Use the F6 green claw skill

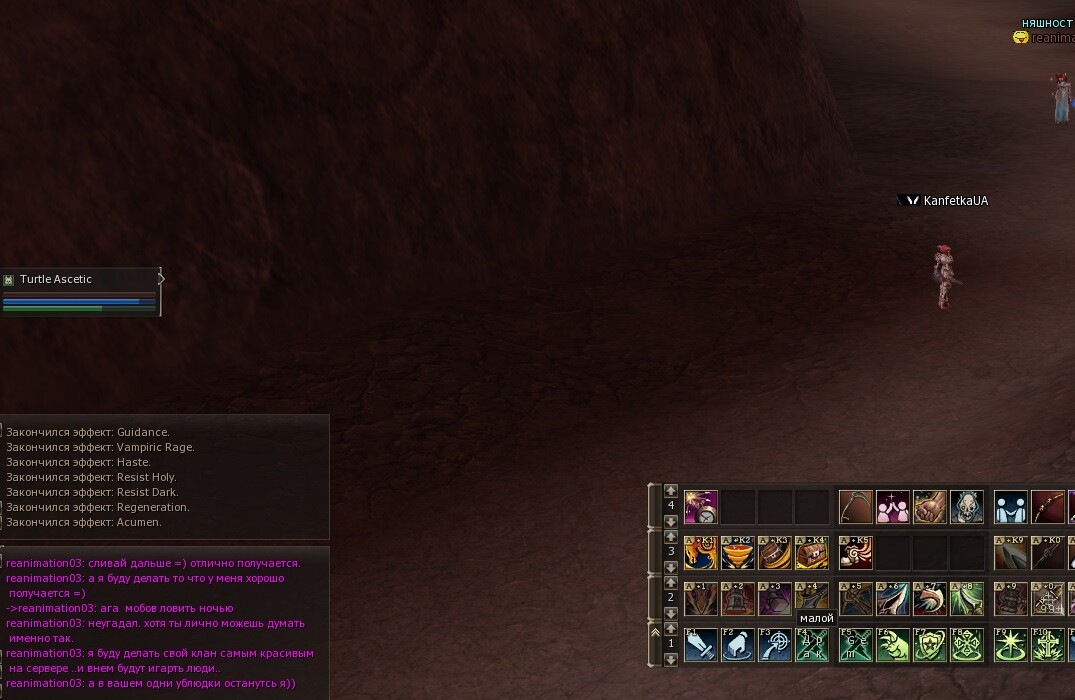[893, 645]
